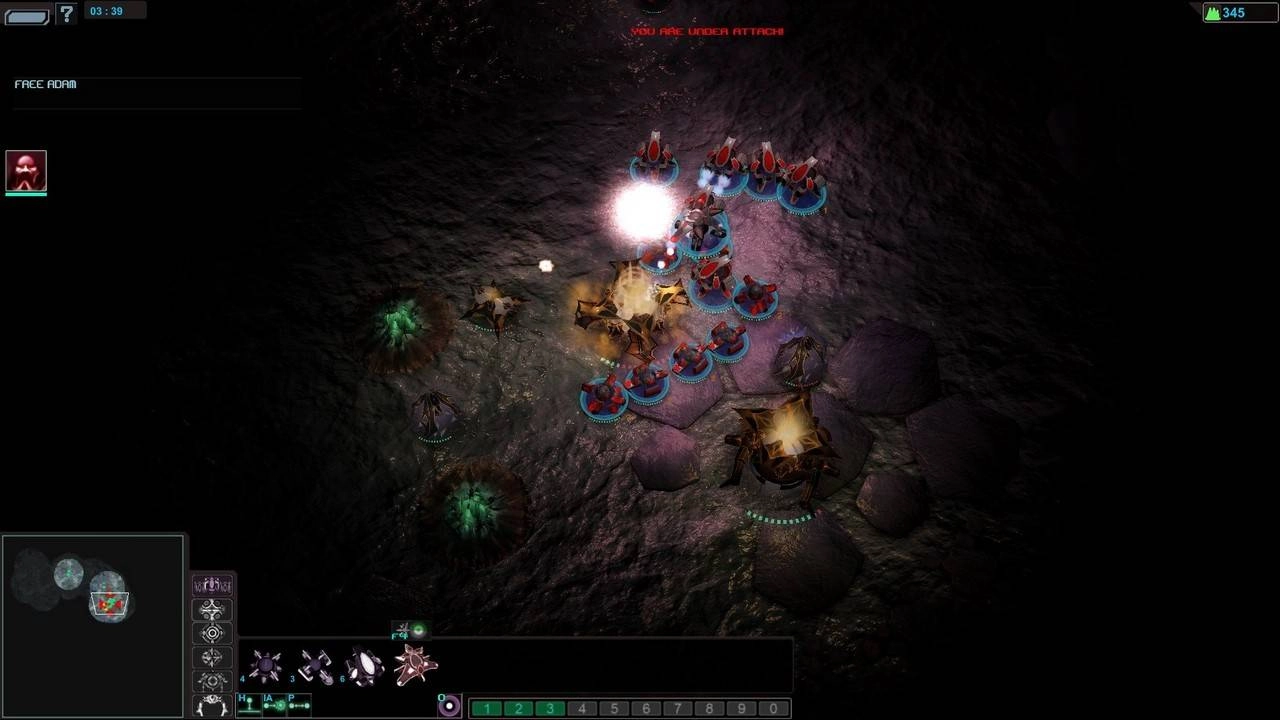
Task: Select control group 2
Action: tap(519, 709)
